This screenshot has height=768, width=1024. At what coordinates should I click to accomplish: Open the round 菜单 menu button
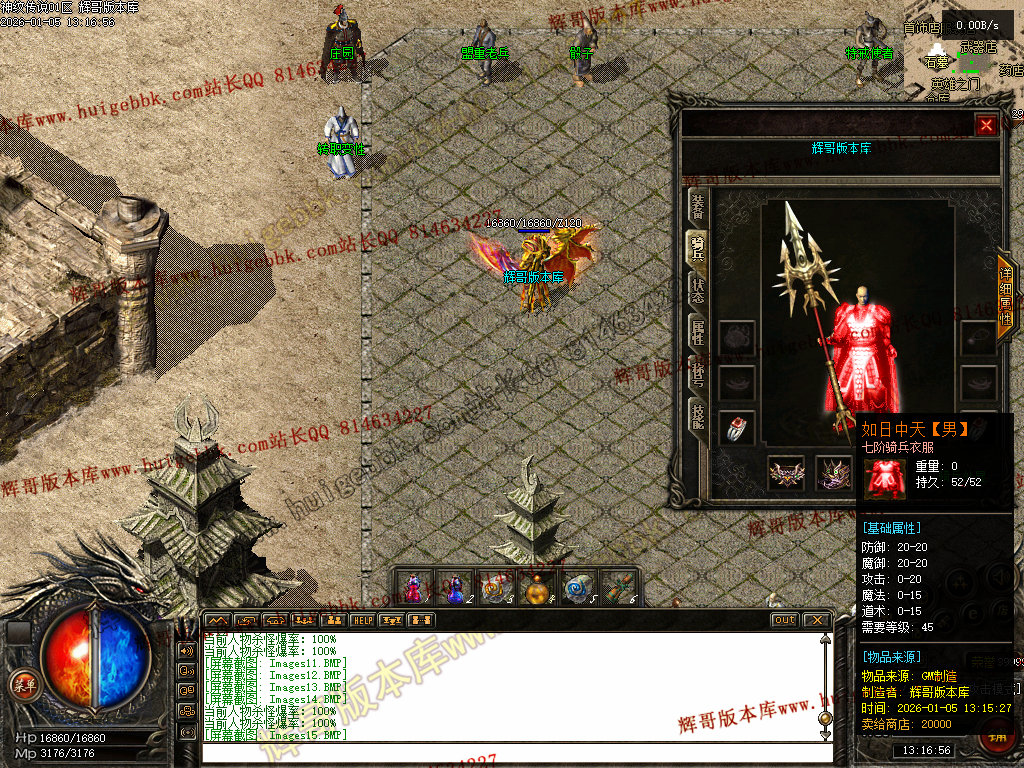pos(21,684)
